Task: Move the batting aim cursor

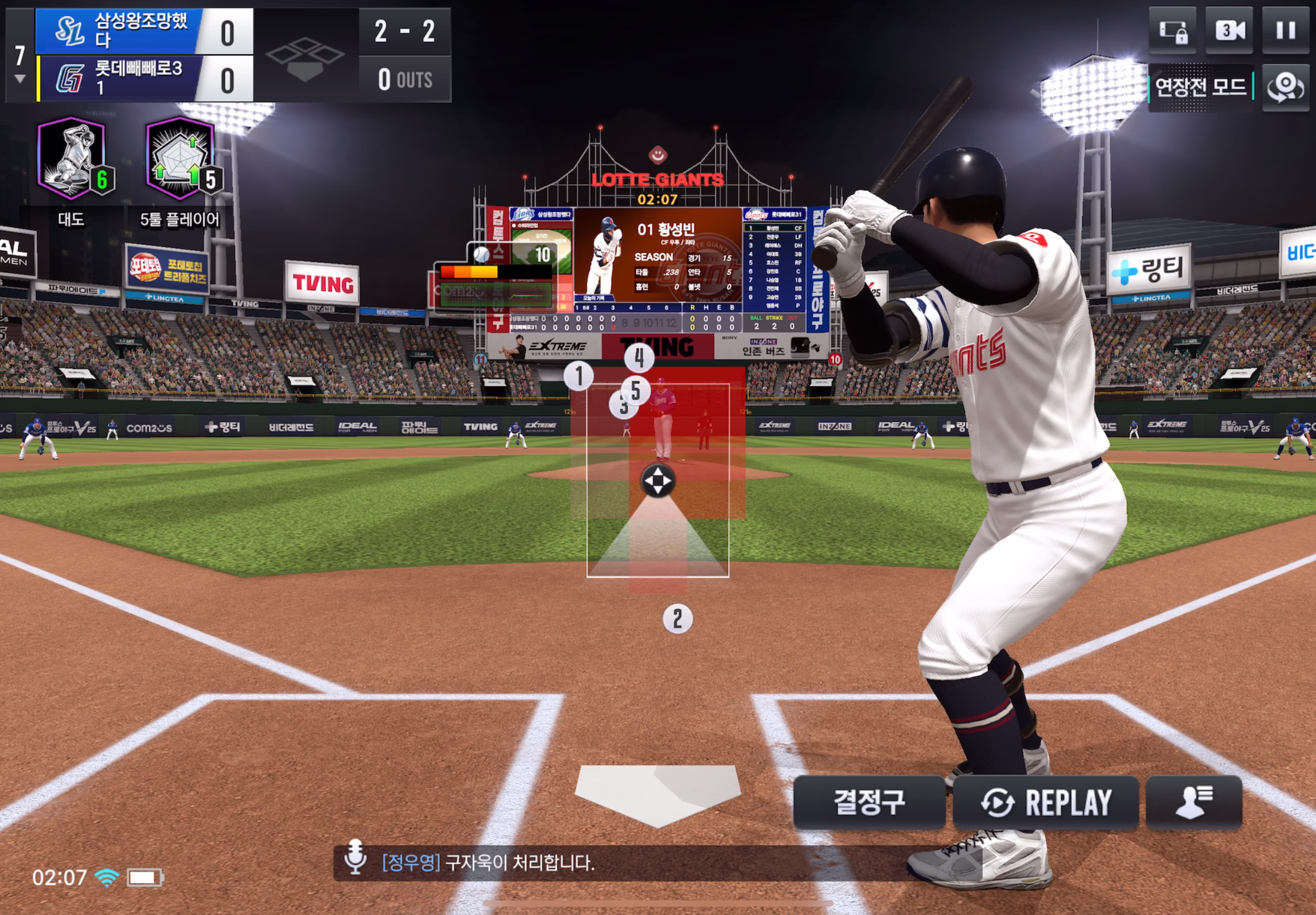Action: [657, 480]
